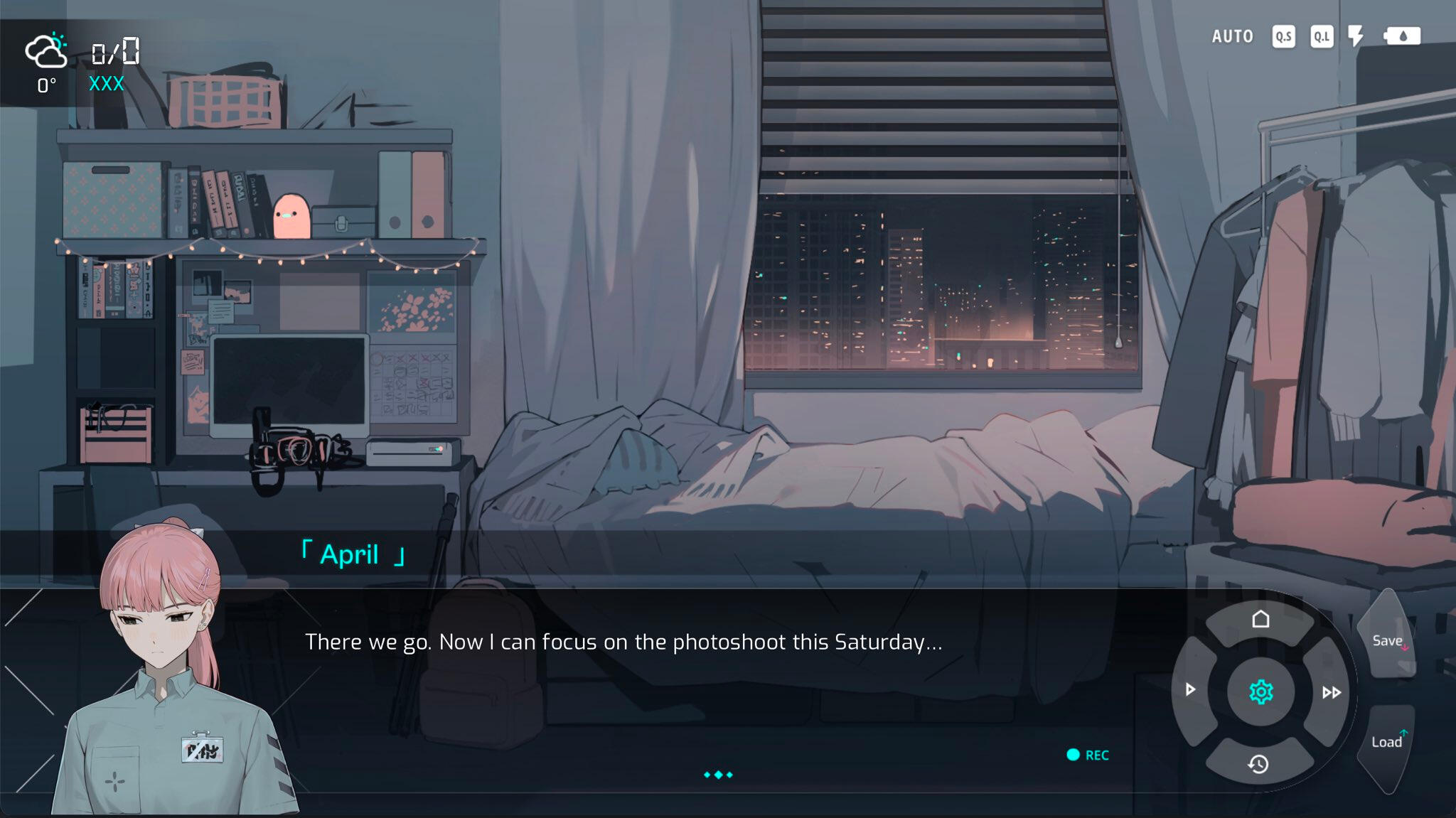Open the Load menu

tap(1386, 742)
